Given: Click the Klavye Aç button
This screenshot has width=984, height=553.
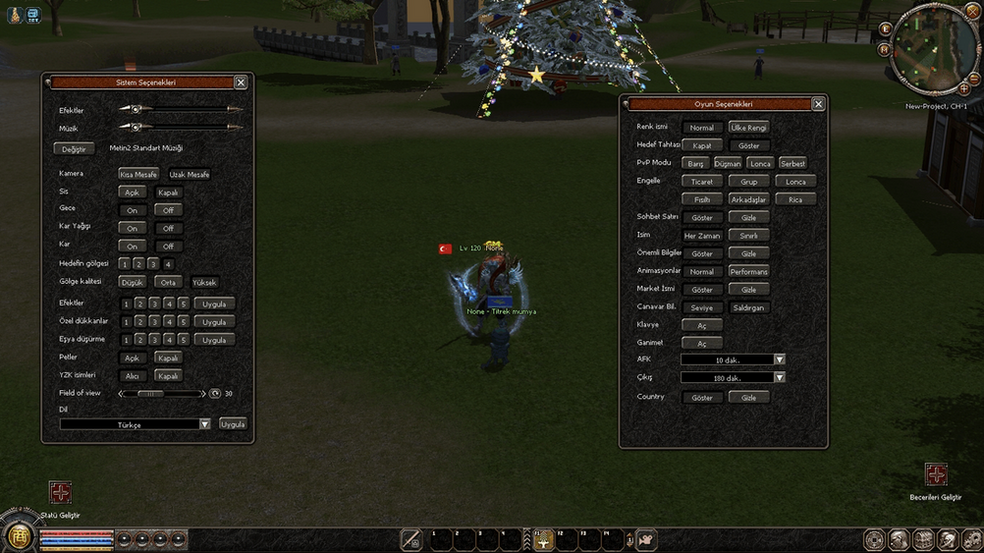Looking at the screenshot, I should 702,326.
